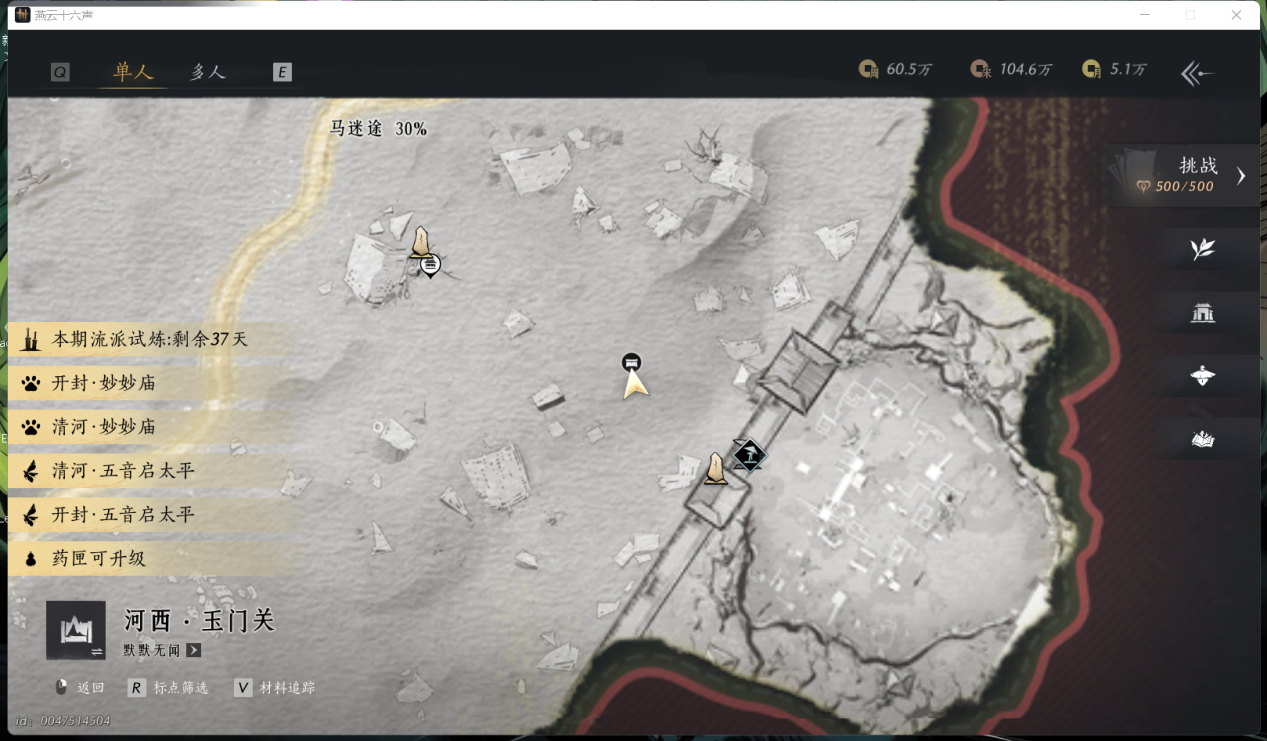This screenshot has width=1267, height=741.
Task: Select 开封·五音启太平 entry
Action: pos(122,515)
